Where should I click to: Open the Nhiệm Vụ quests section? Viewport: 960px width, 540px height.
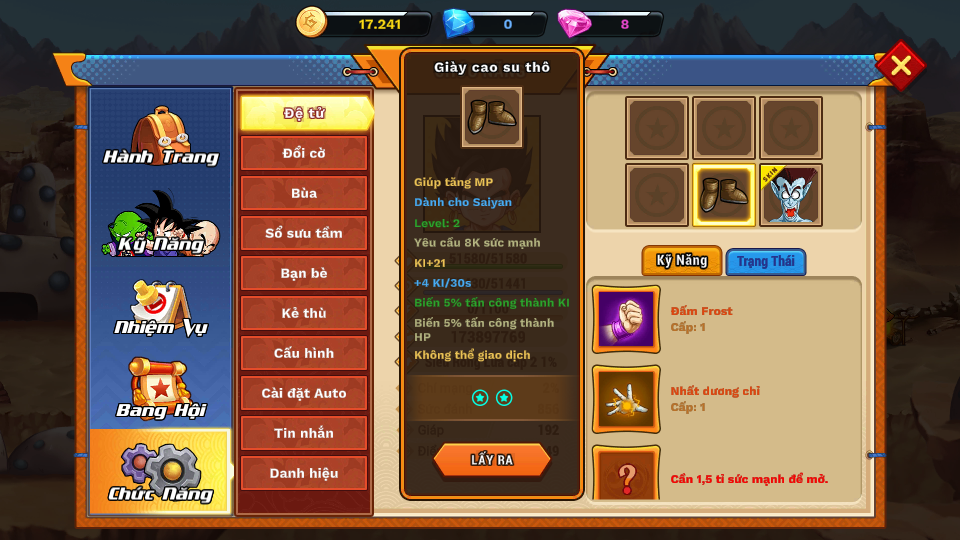click(160, 308)
